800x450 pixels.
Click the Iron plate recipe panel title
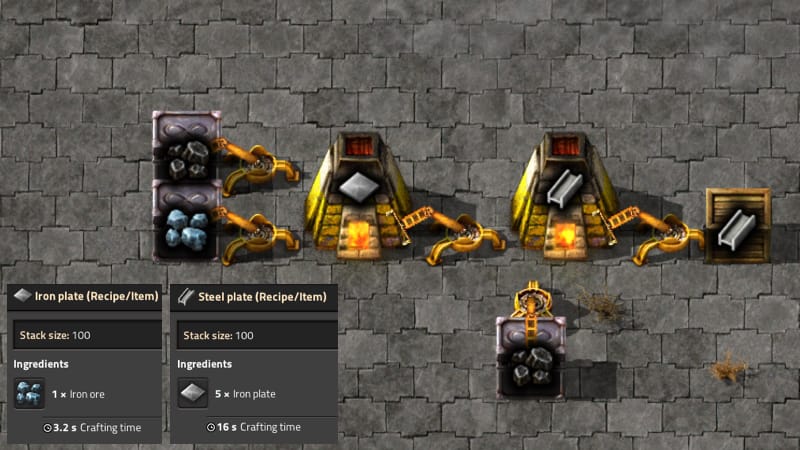tap(87, 296)
